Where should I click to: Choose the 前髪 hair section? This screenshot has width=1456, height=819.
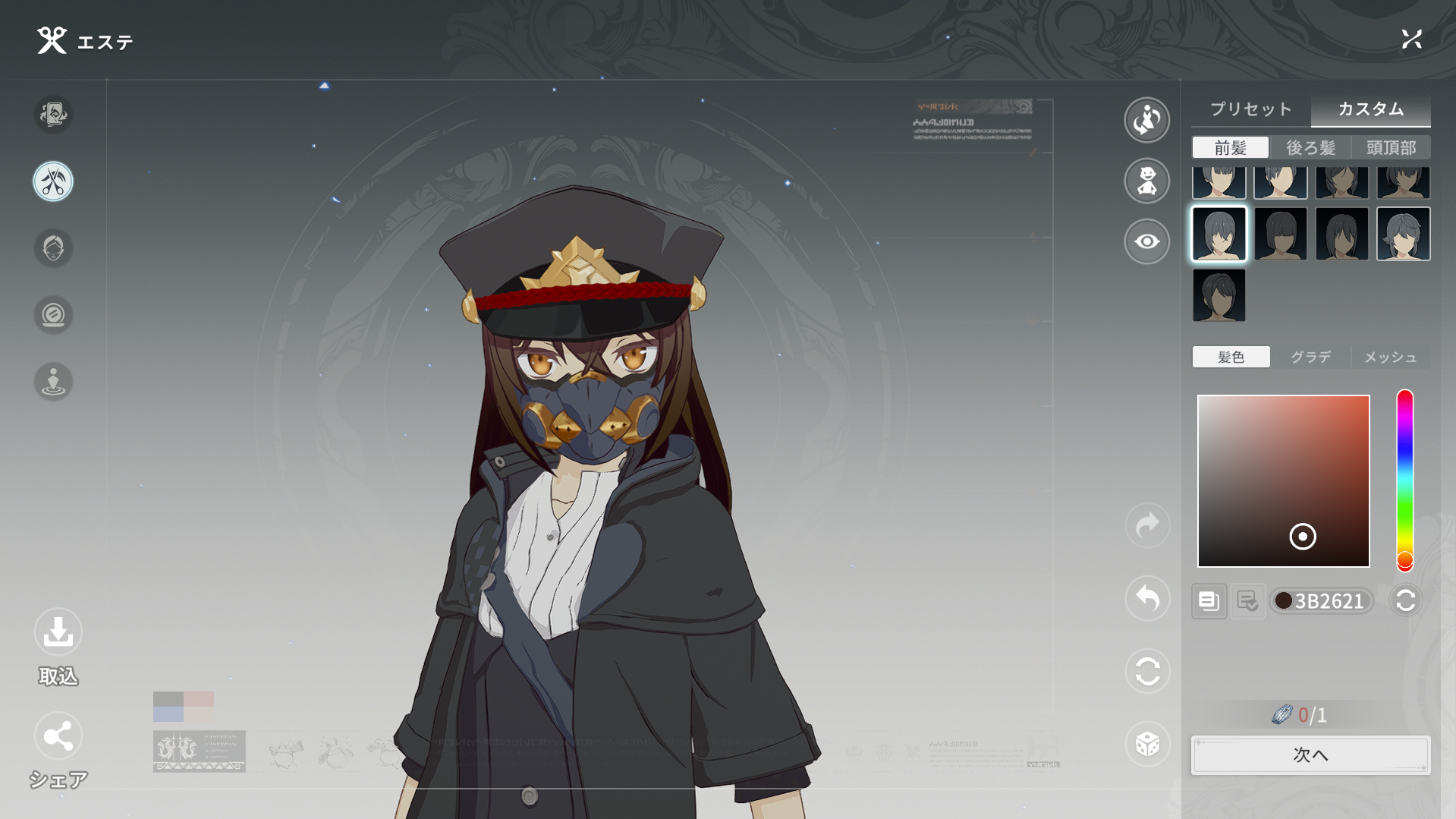[1230, 147]
